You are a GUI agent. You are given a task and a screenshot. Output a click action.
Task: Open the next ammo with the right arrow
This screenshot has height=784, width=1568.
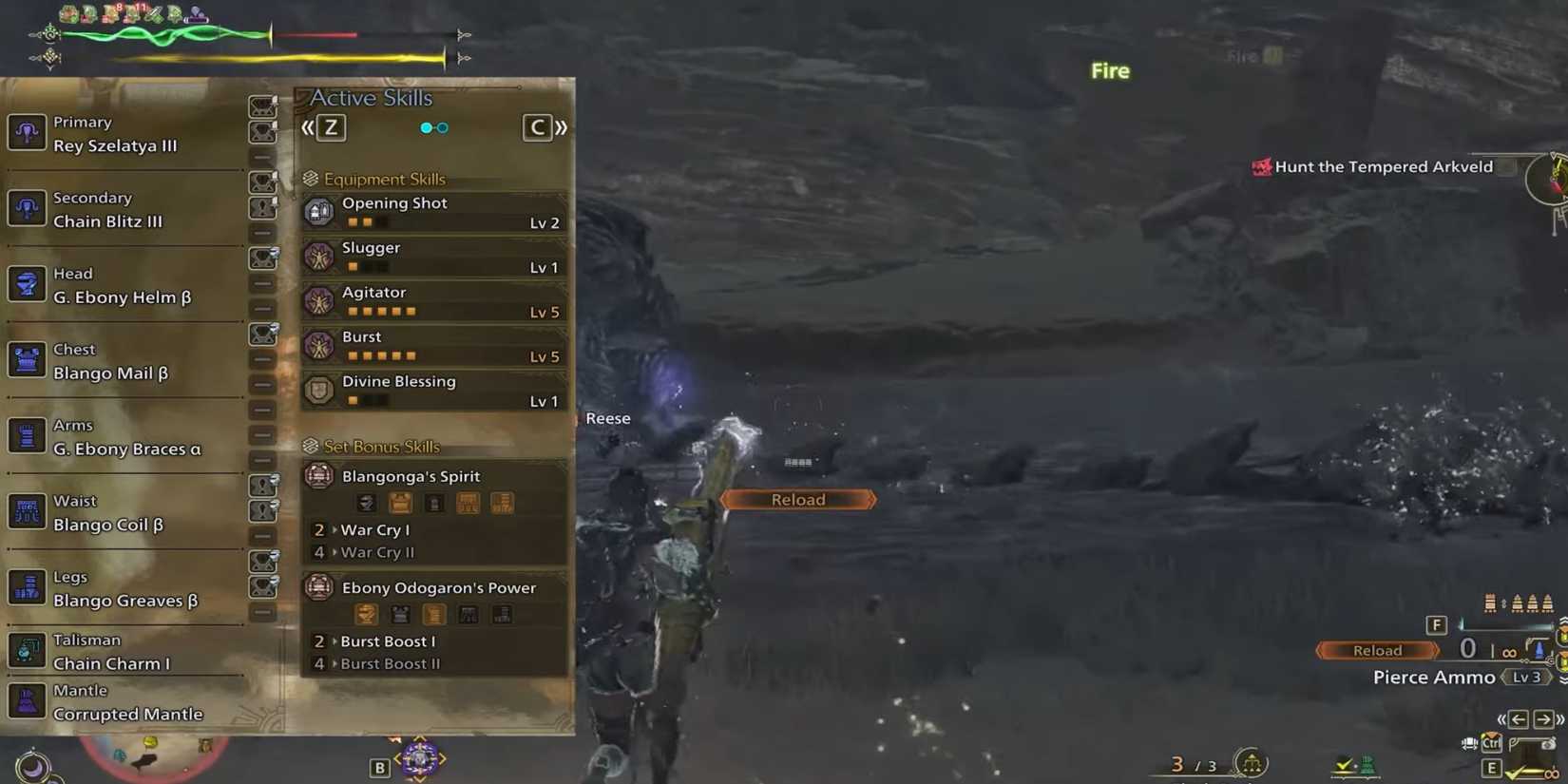coord(1542,719)
